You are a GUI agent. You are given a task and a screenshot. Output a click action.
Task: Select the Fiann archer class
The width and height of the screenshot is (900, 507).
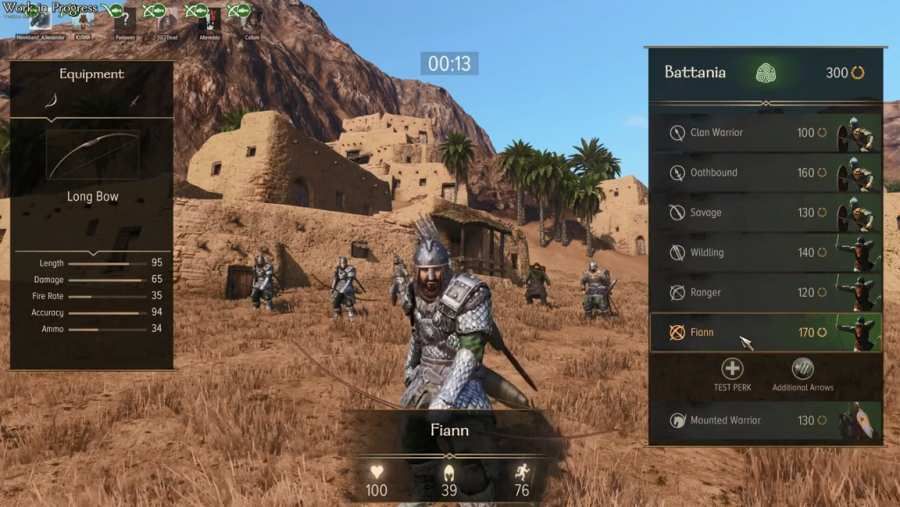[765, 333]
